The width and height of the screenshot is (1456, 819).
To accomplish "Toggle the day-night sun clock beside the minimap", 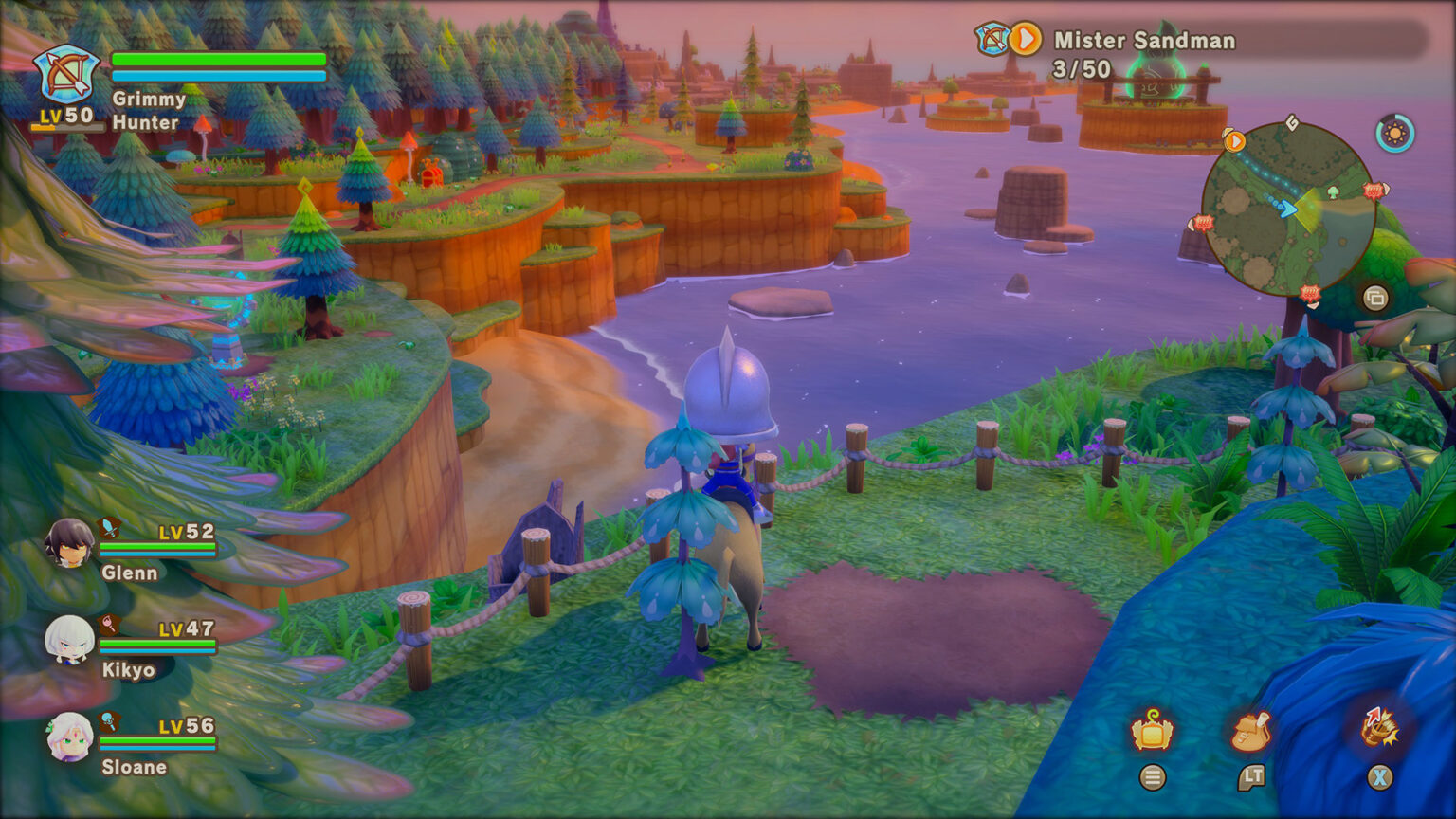I will click(1394, 135).
